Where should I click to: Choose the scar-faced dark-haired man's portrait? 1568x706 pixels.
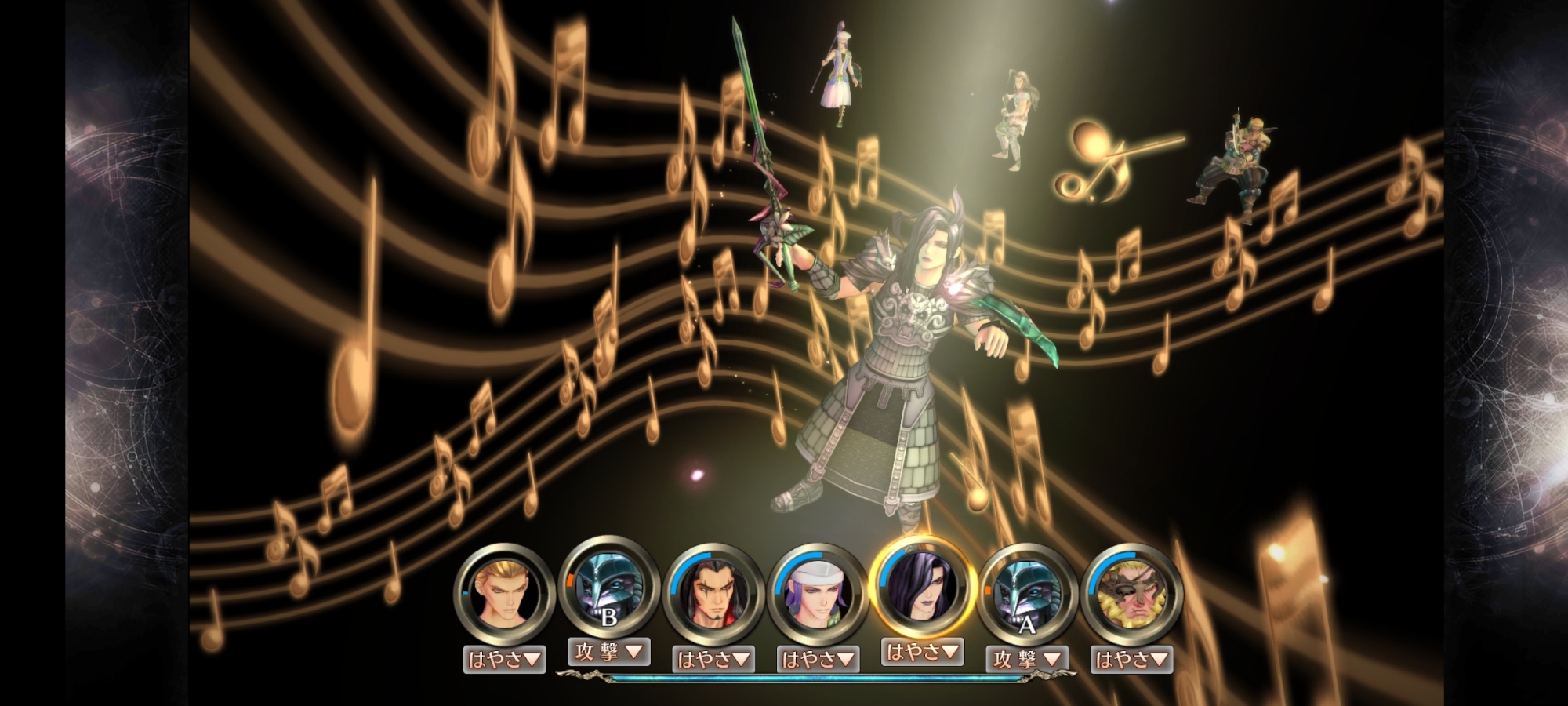point(713,595)
